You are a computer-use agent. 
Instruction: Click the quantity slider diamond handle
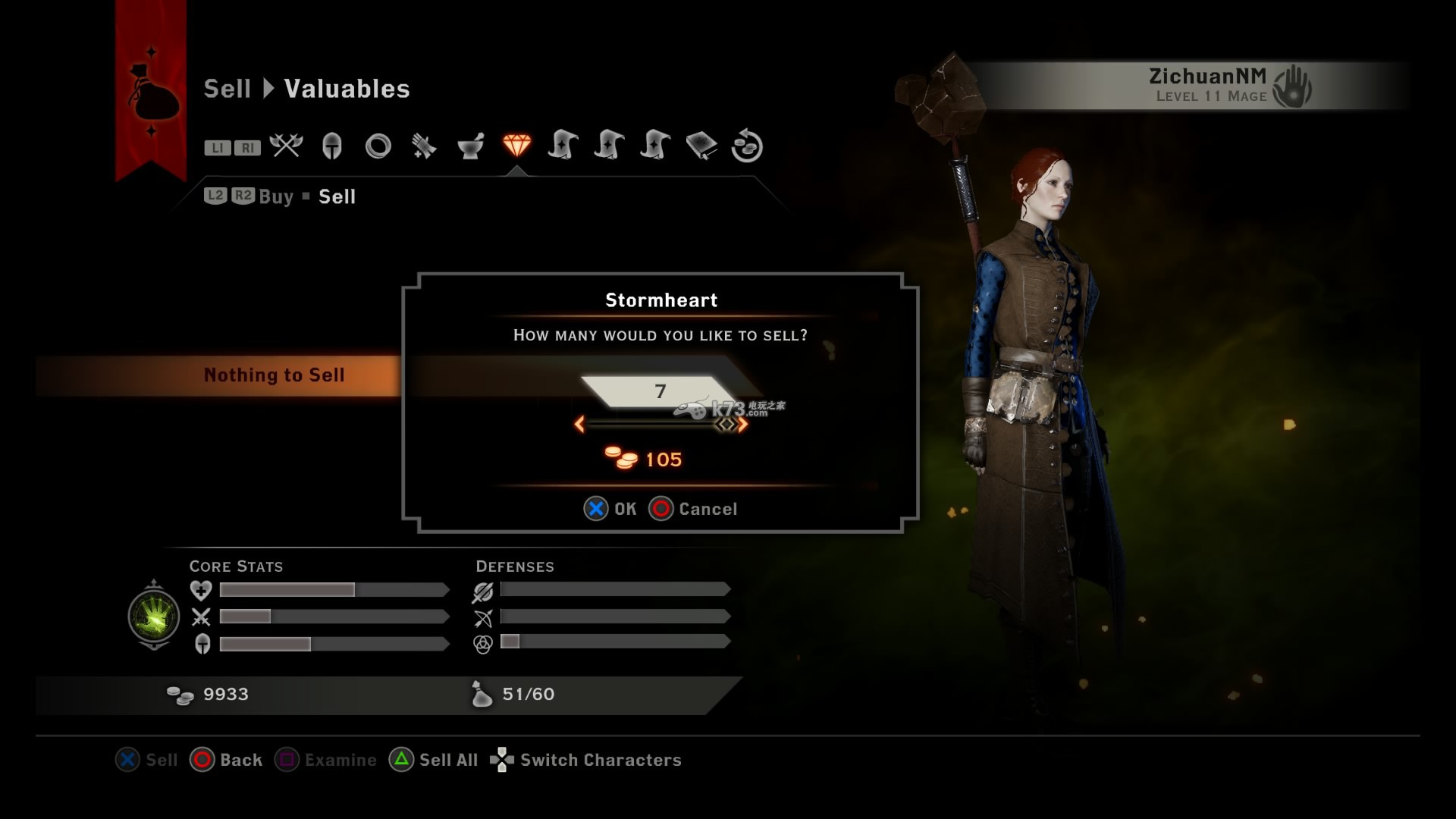726,425
